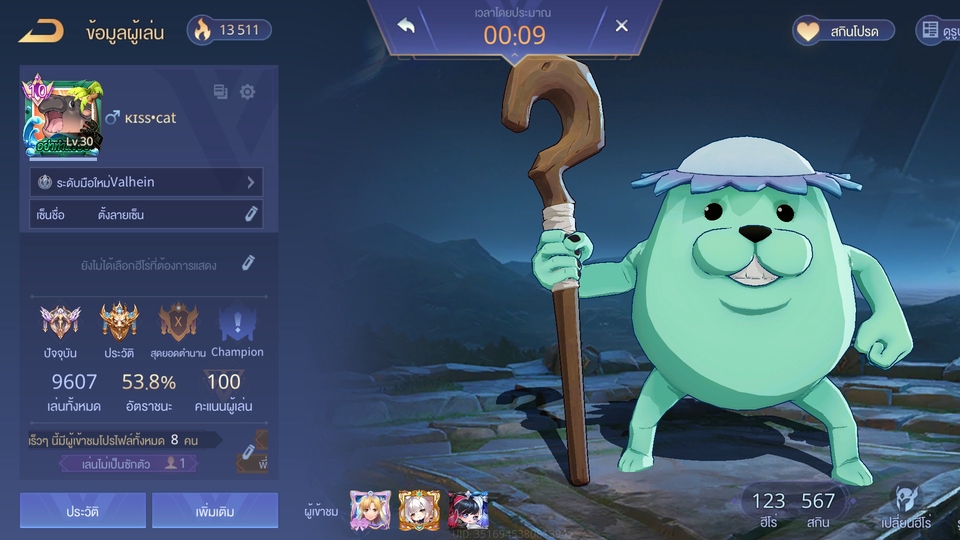Select the สุดยอดตำนาน rank badge
Image resolution: width=960 pixels, height=540 pixels.
click(178, 323)
